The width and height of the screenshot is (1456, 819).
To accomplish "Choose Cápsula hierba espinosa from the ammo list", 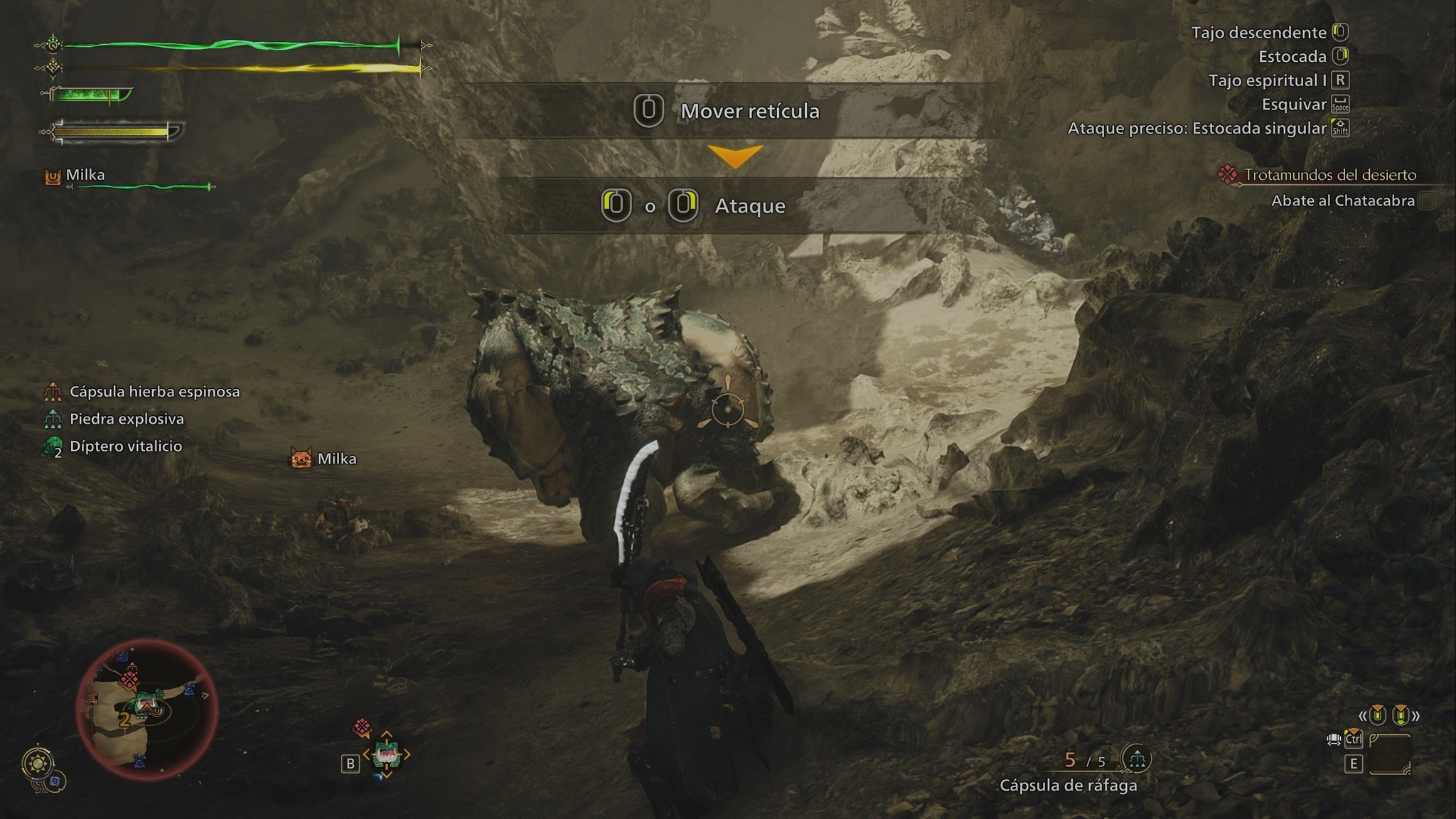I will coord(154,392).
